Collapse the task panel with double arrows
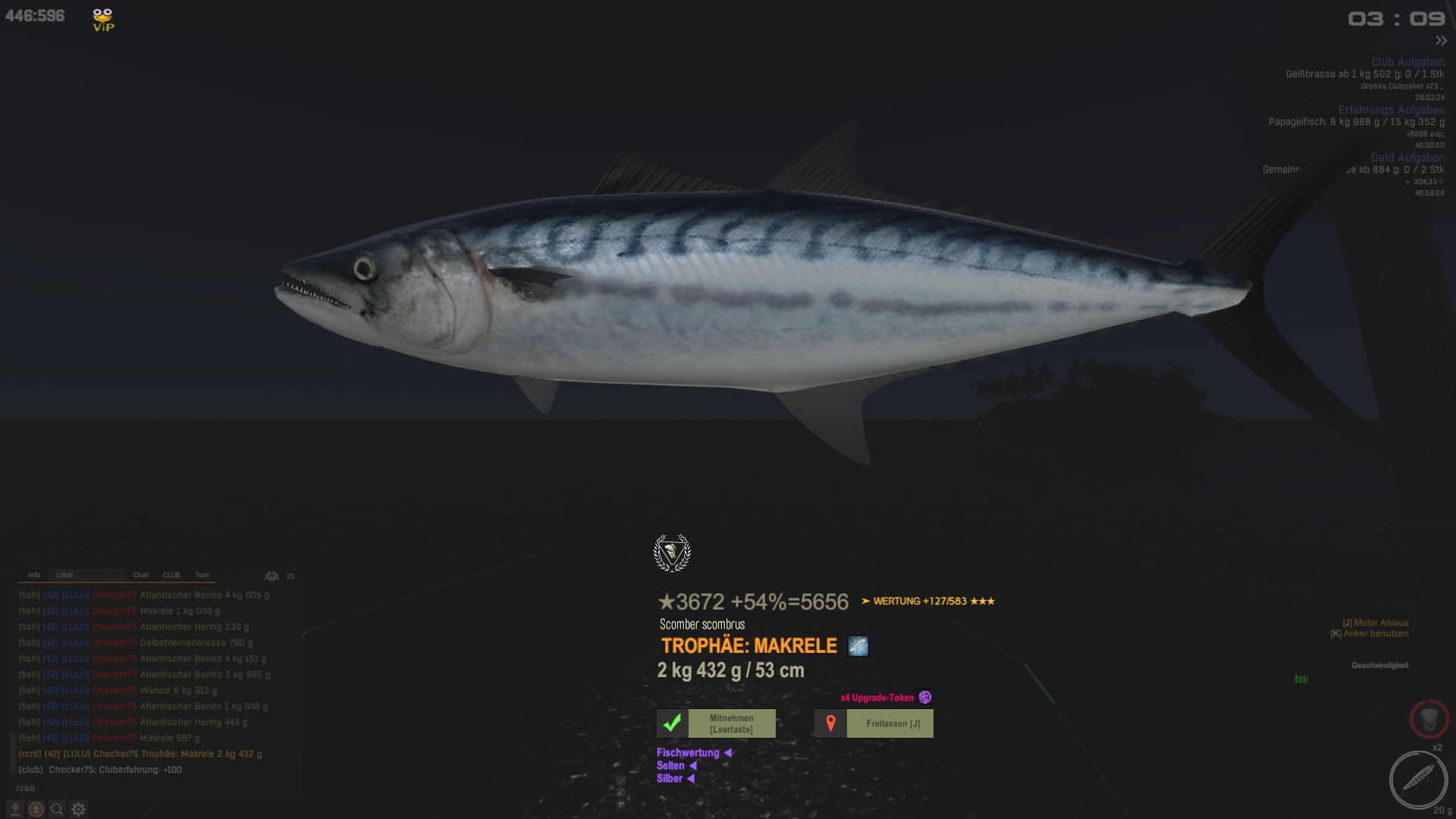 (1441, 41)
